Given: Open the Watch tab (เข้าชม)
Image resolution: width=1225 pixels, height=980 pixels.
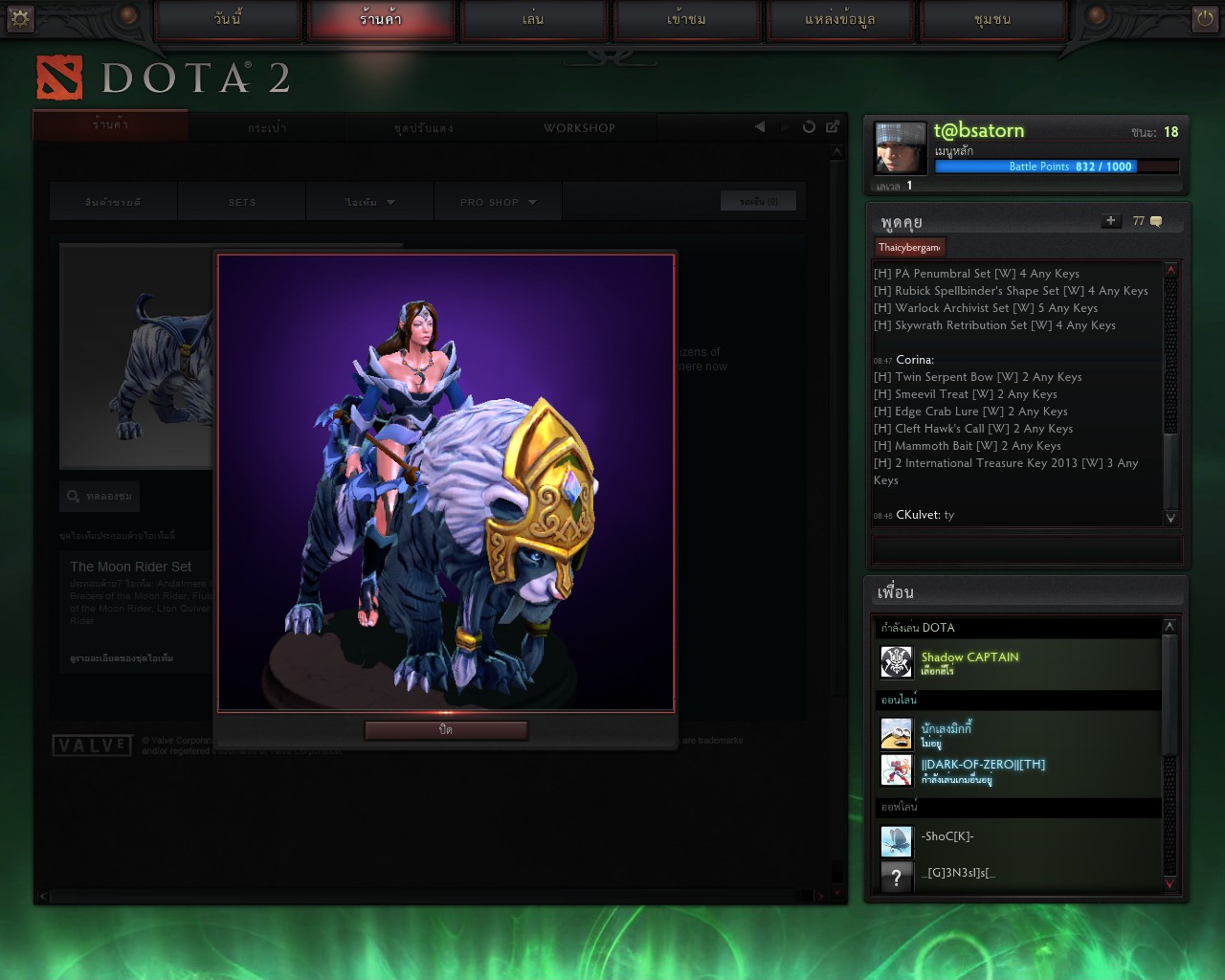Looking at the screenshot, I should pyautogui.click(x=686, y=19).
